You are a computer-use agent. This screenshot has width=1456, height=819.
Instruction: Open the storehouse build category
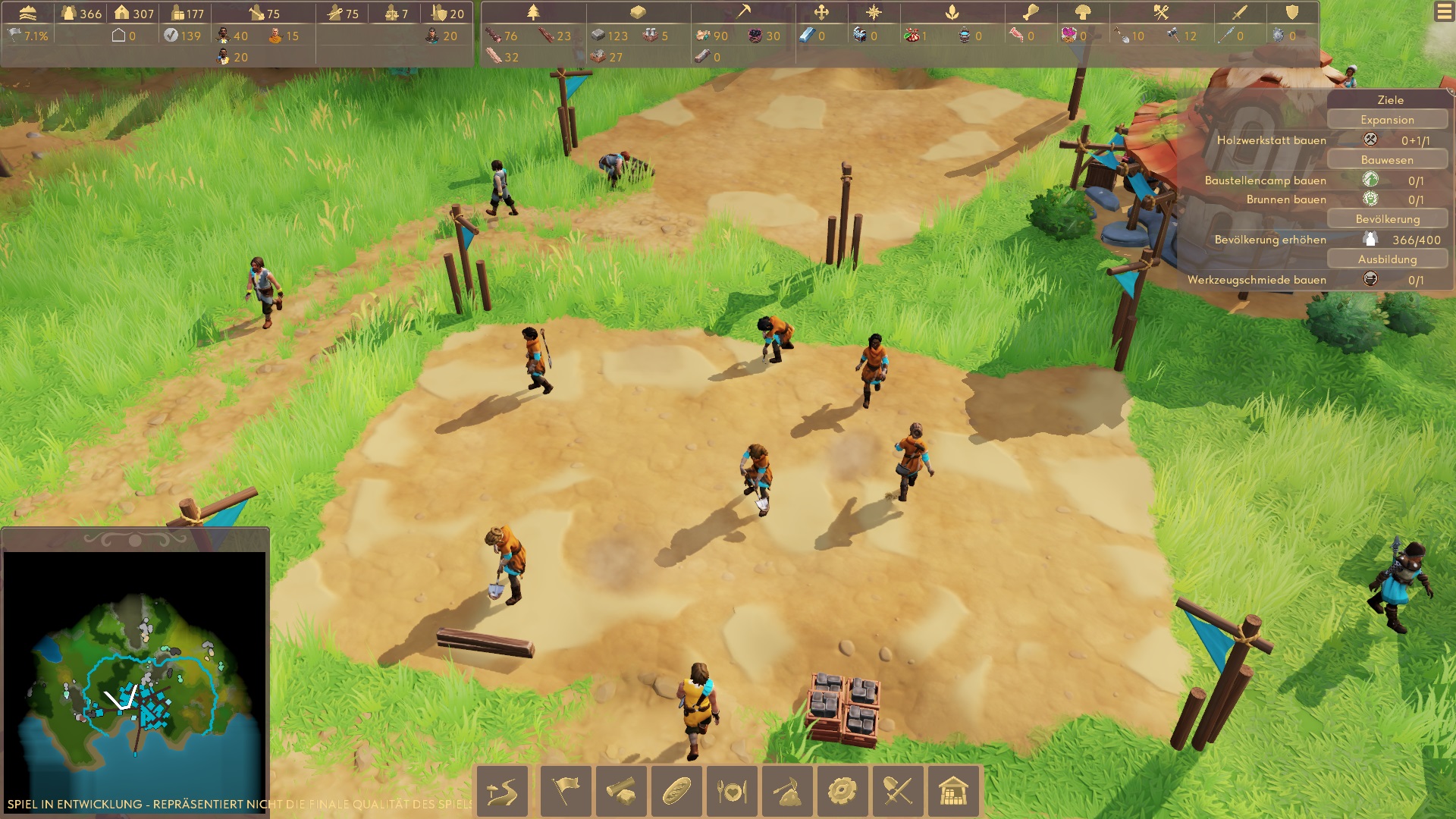point(953,791)
